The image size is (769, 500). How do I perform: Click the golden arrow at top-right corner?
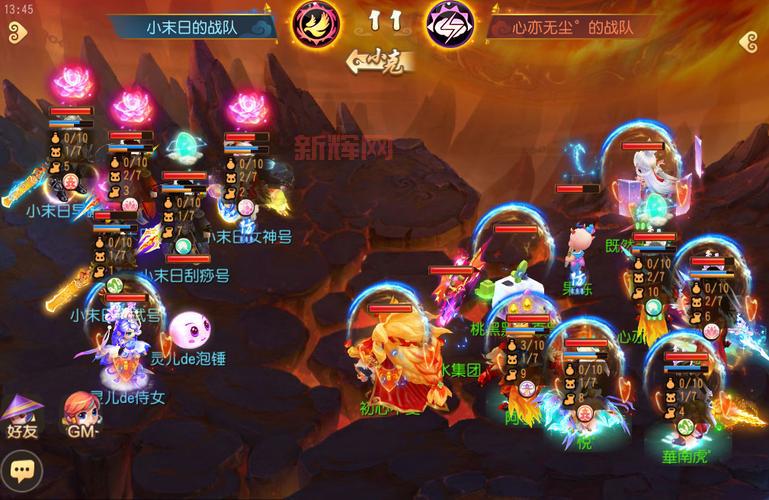click(751, 42)
